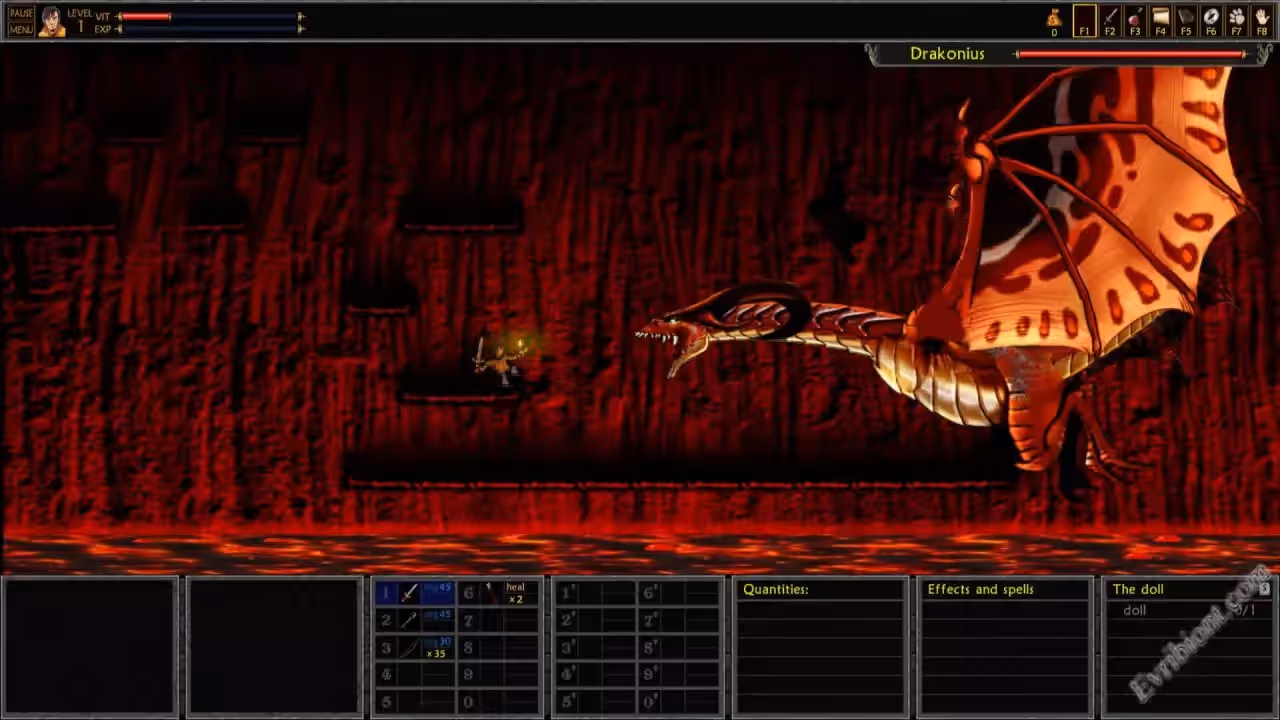Image resolution: width=1280 pixels, height=720 pixels.
Task: Open the F4 scroll panel
Action: pyautogui.click(x=1160, y=20)
